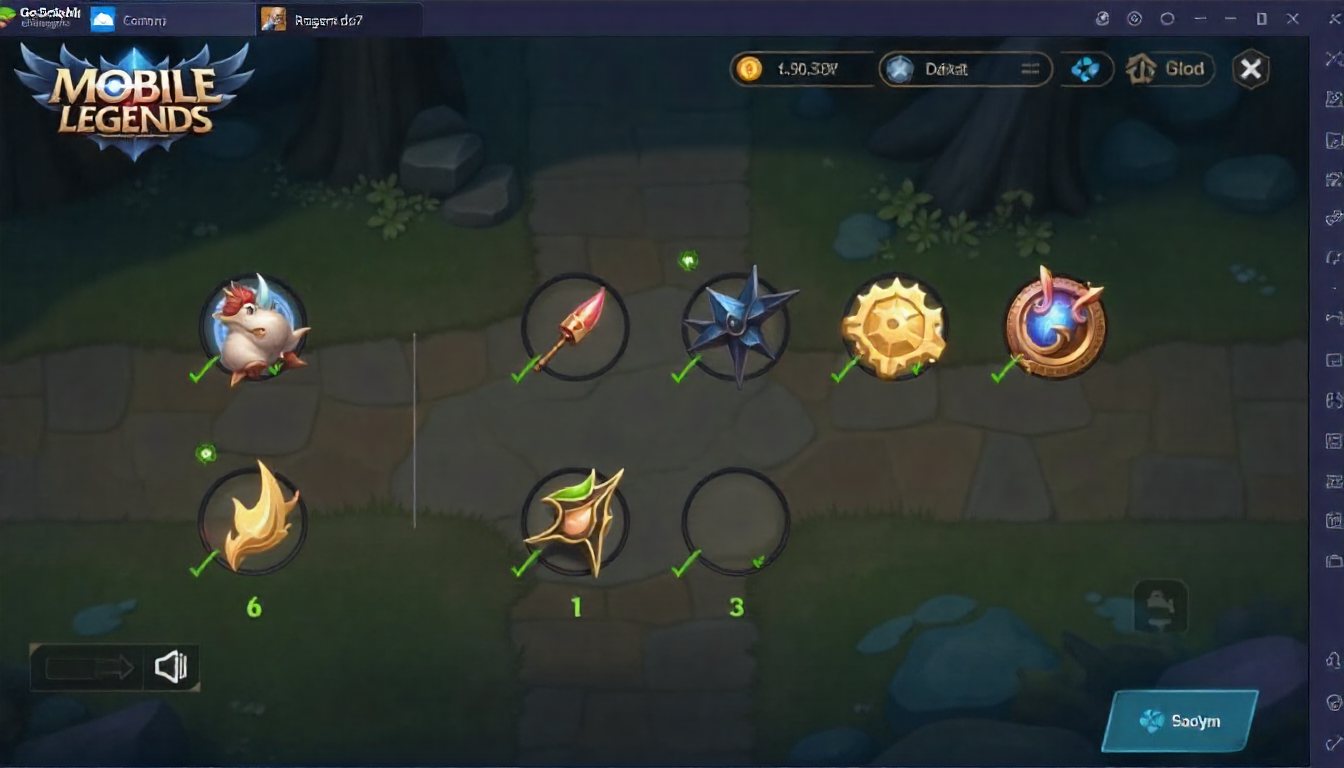Click the arrow button beside the speaker
Image resolution: width=1344 pixels, height=768 pixels.
(x=88, y=667)
